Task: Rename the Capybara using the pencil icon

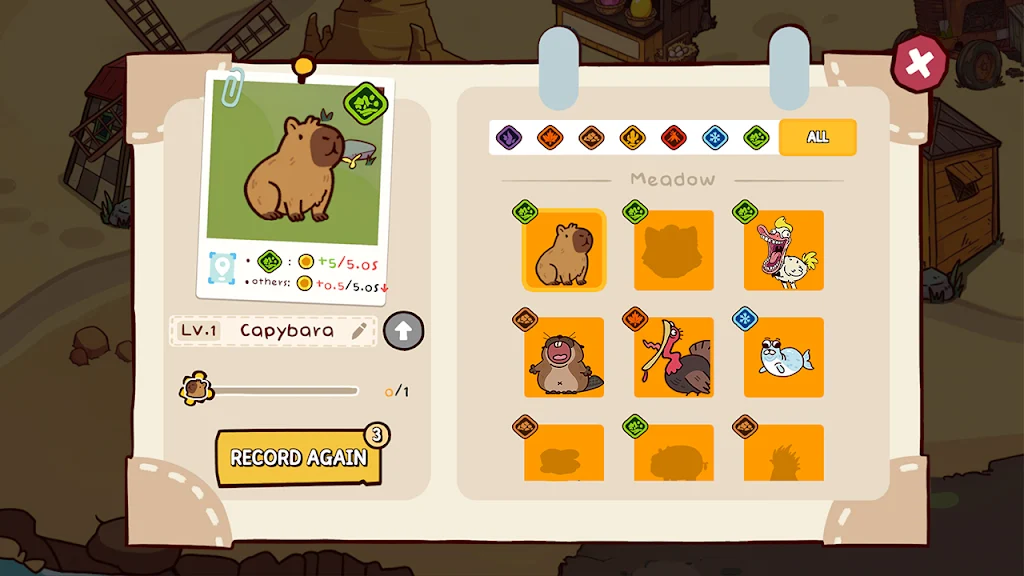Action: click(359, 331)
